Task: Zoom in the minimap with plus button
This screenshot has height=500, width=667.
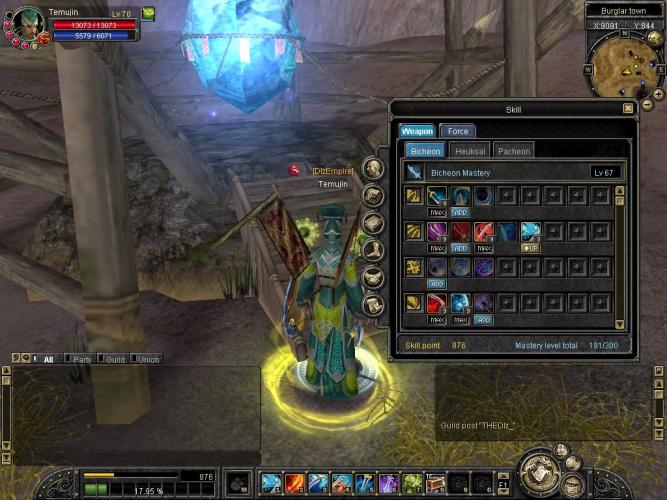Action: point(657,94)
